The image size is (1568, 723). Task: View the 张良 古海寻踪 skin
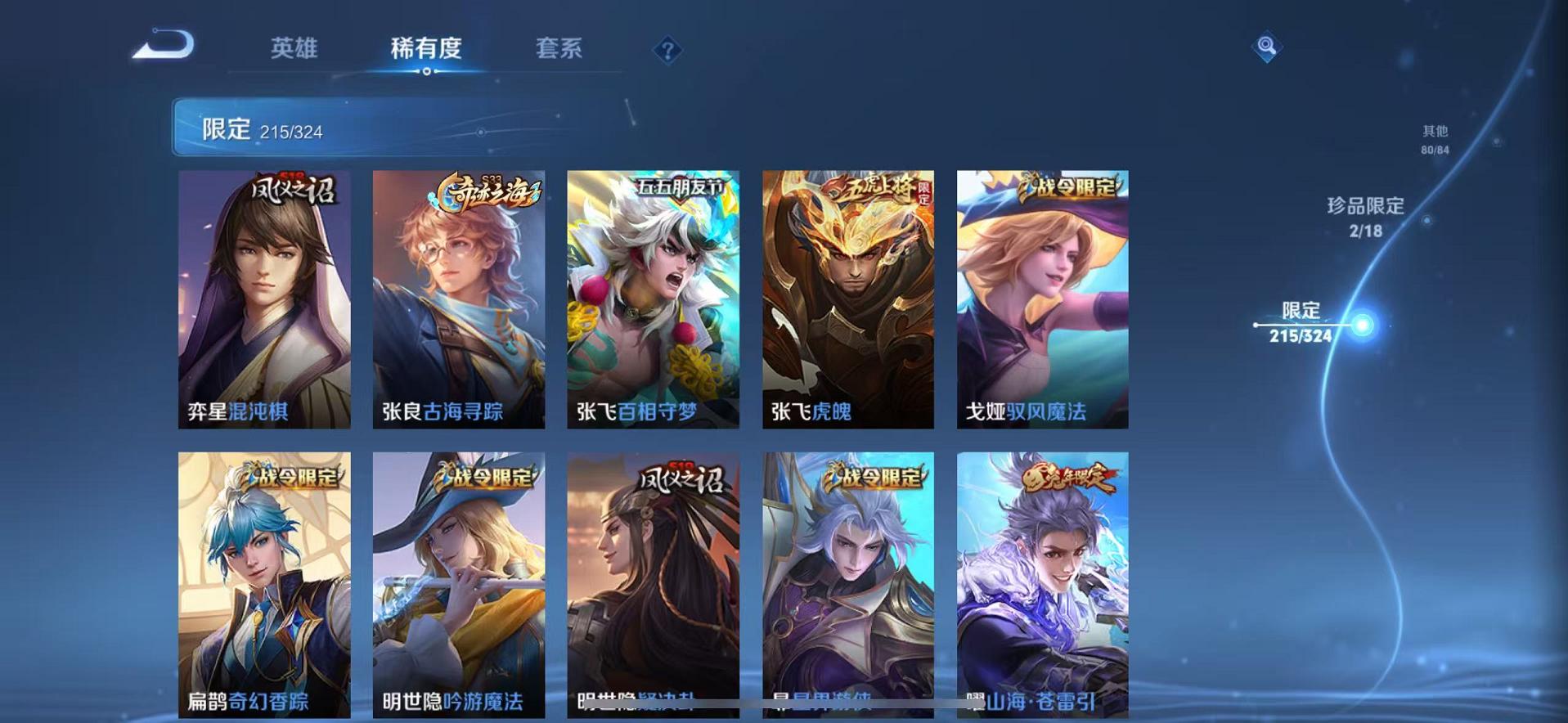pyautogui.click(x=458, y=299)
